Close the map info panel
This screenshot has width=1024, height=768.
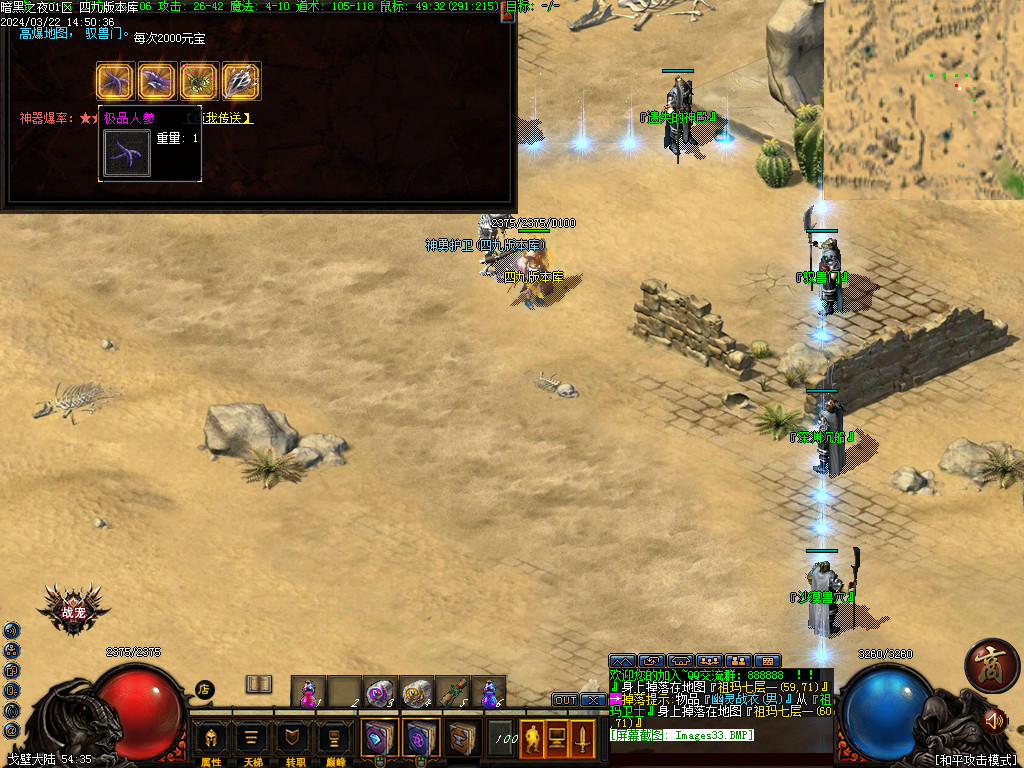(507, 16)
